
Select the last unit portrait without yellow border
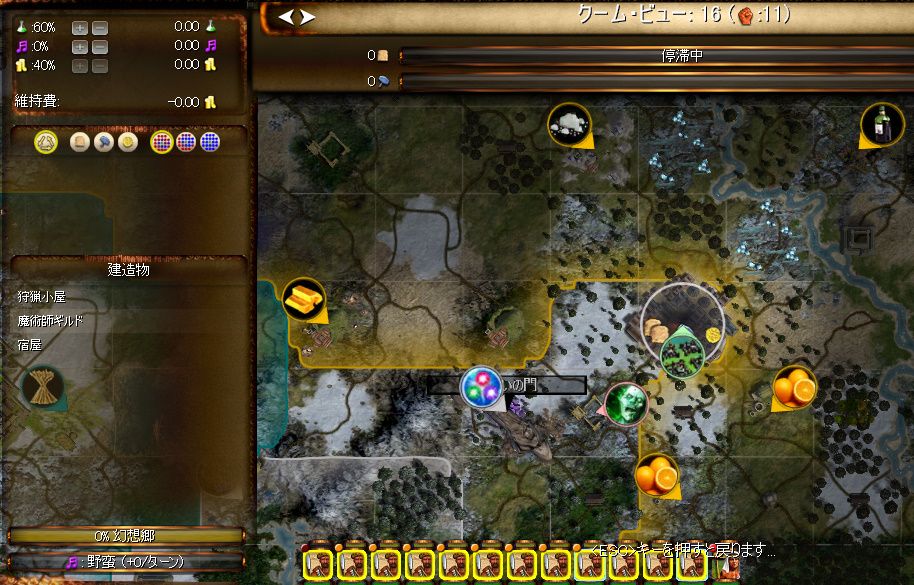(x=726, y=567)
